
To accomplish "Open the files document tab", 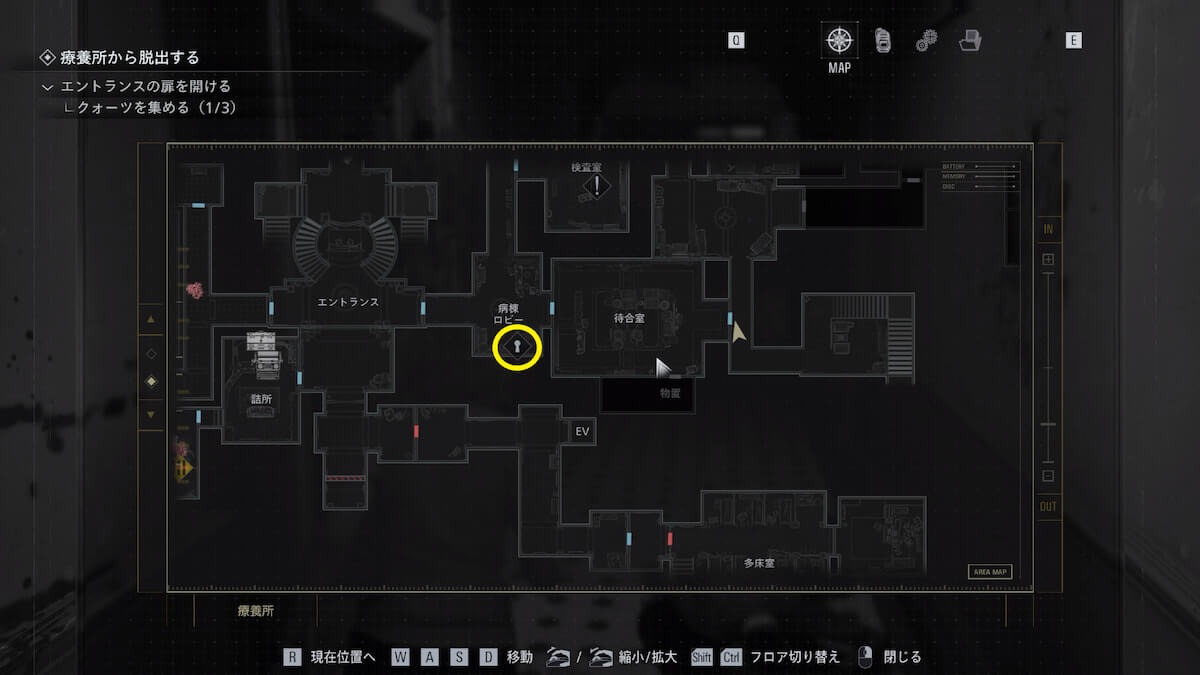I will 883,40.
